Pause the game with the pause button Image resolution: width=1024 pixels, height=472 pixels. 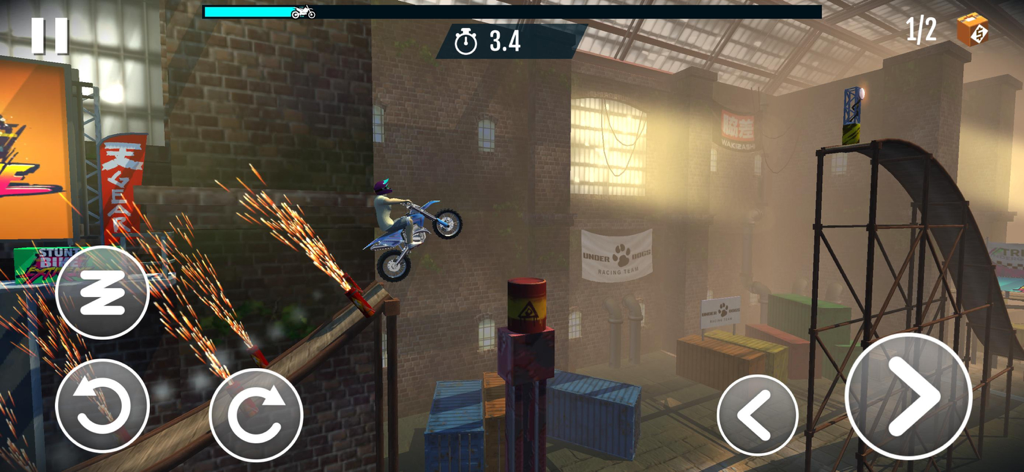[x=49, y=35]
